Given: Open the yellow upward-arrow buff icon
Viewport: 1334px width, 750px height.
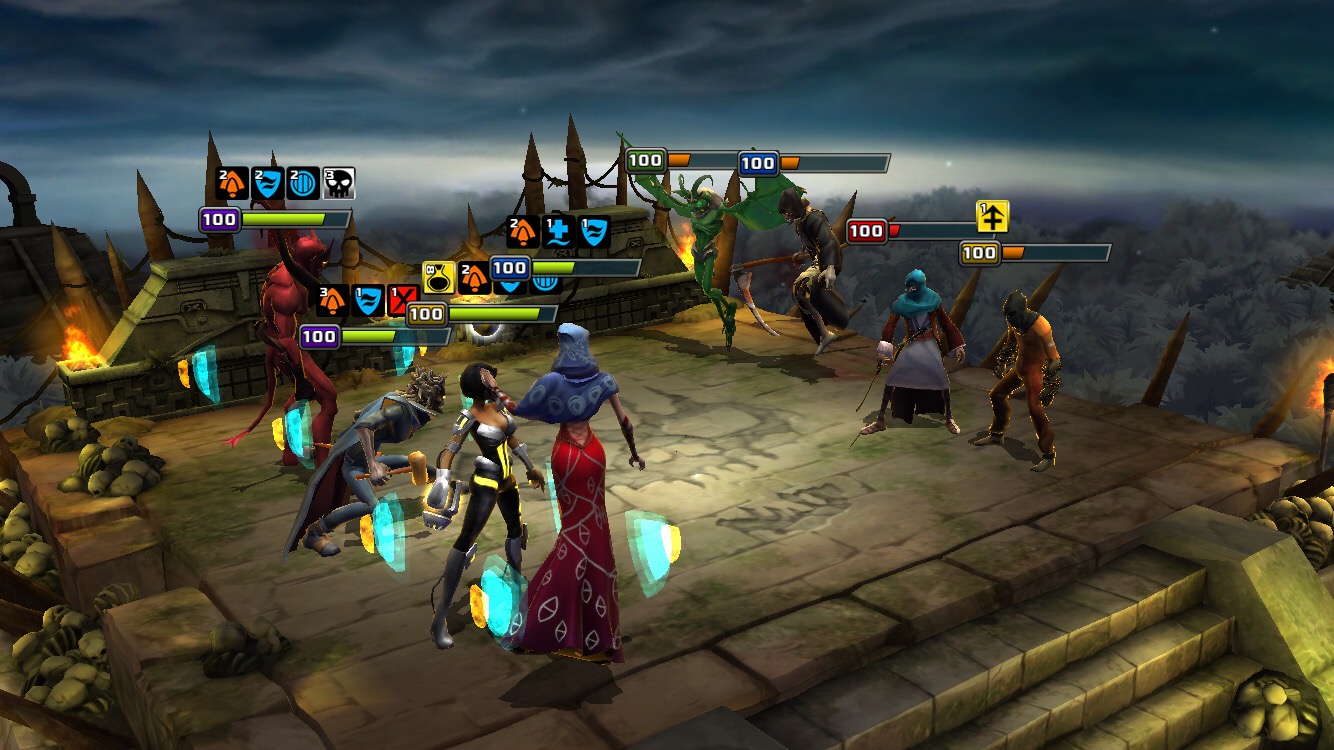Looking at the screenshot, I should [x=993, y=216].
